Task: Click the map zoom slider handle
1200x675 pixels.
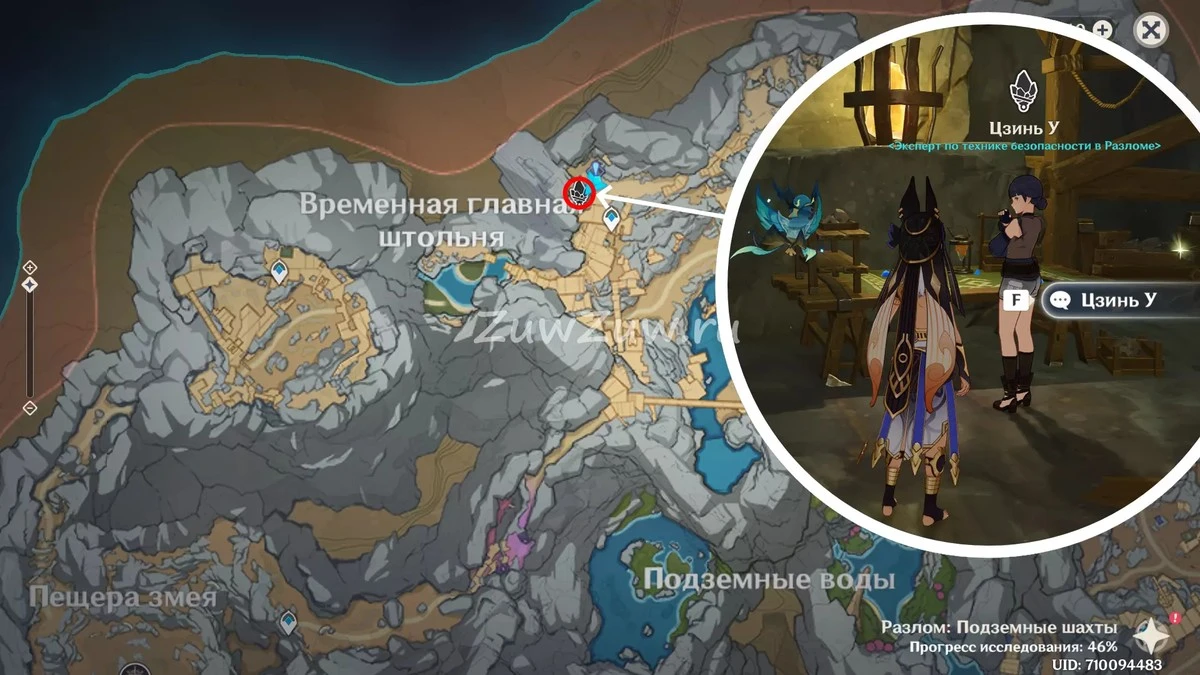Action: [x=30, y=285]
